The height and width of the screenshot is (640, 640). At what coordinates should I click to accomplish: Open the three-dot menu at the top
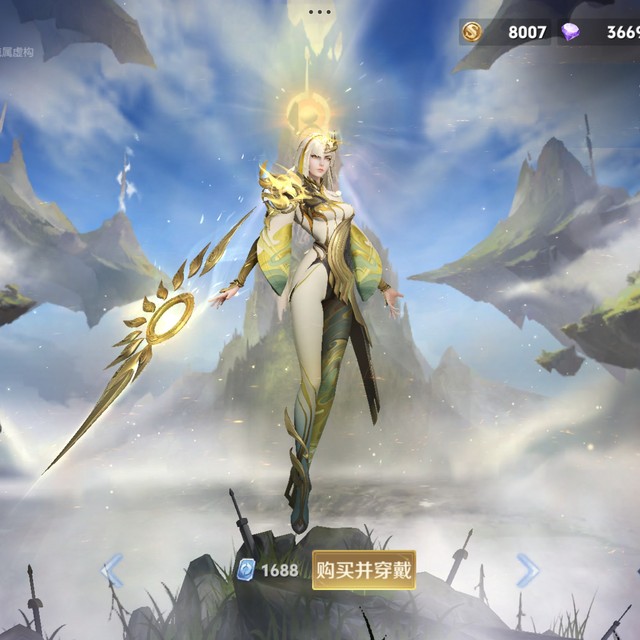[320, 12]
